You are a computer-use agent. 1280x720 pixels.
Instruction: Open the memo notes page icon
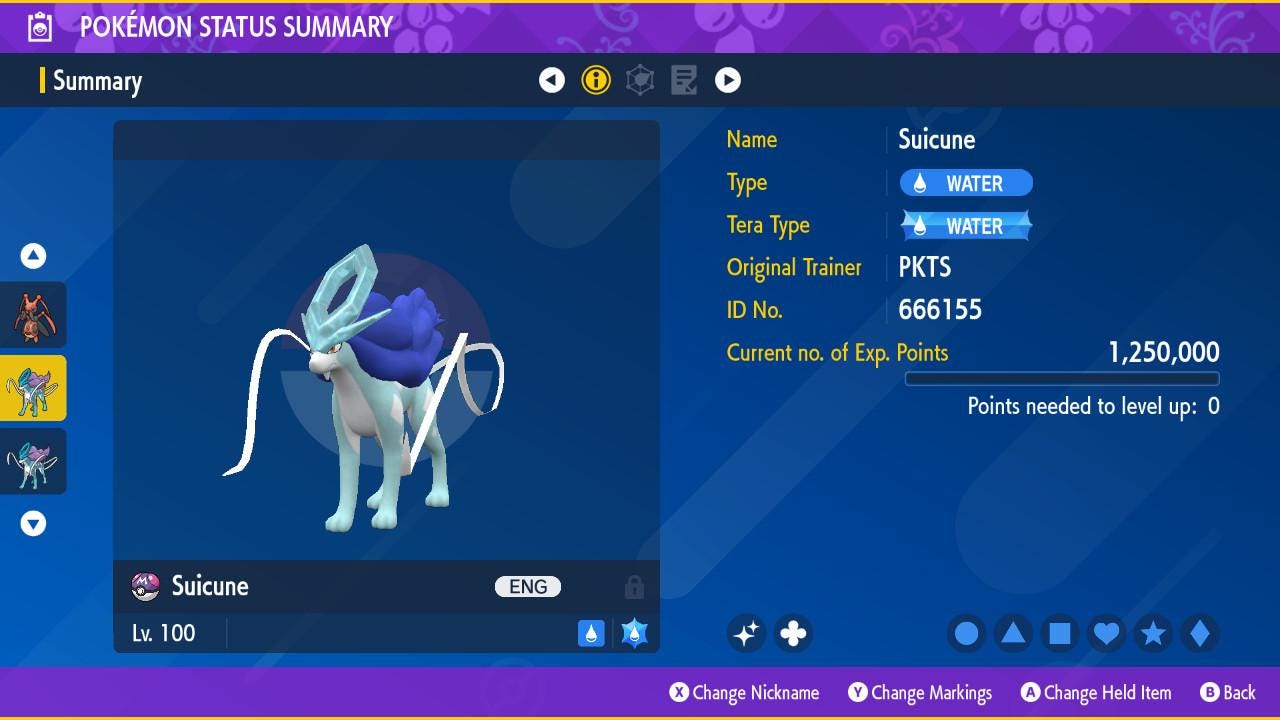[x=684, y=80]
